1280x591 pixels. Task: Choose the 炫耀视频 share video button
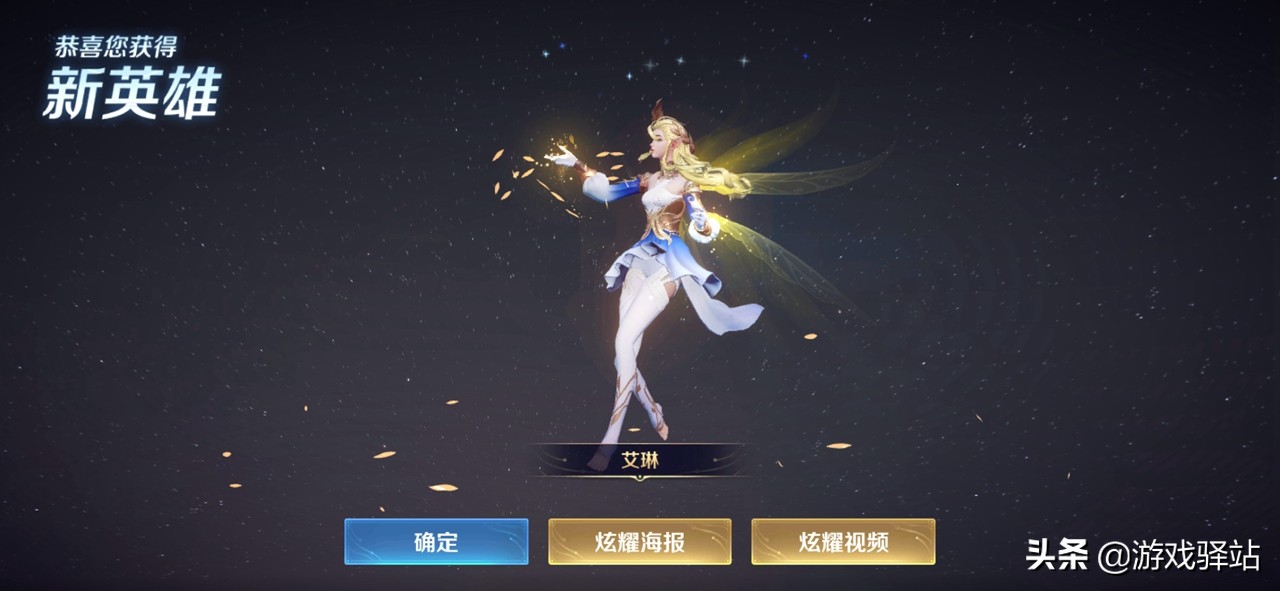pos(843,541)
